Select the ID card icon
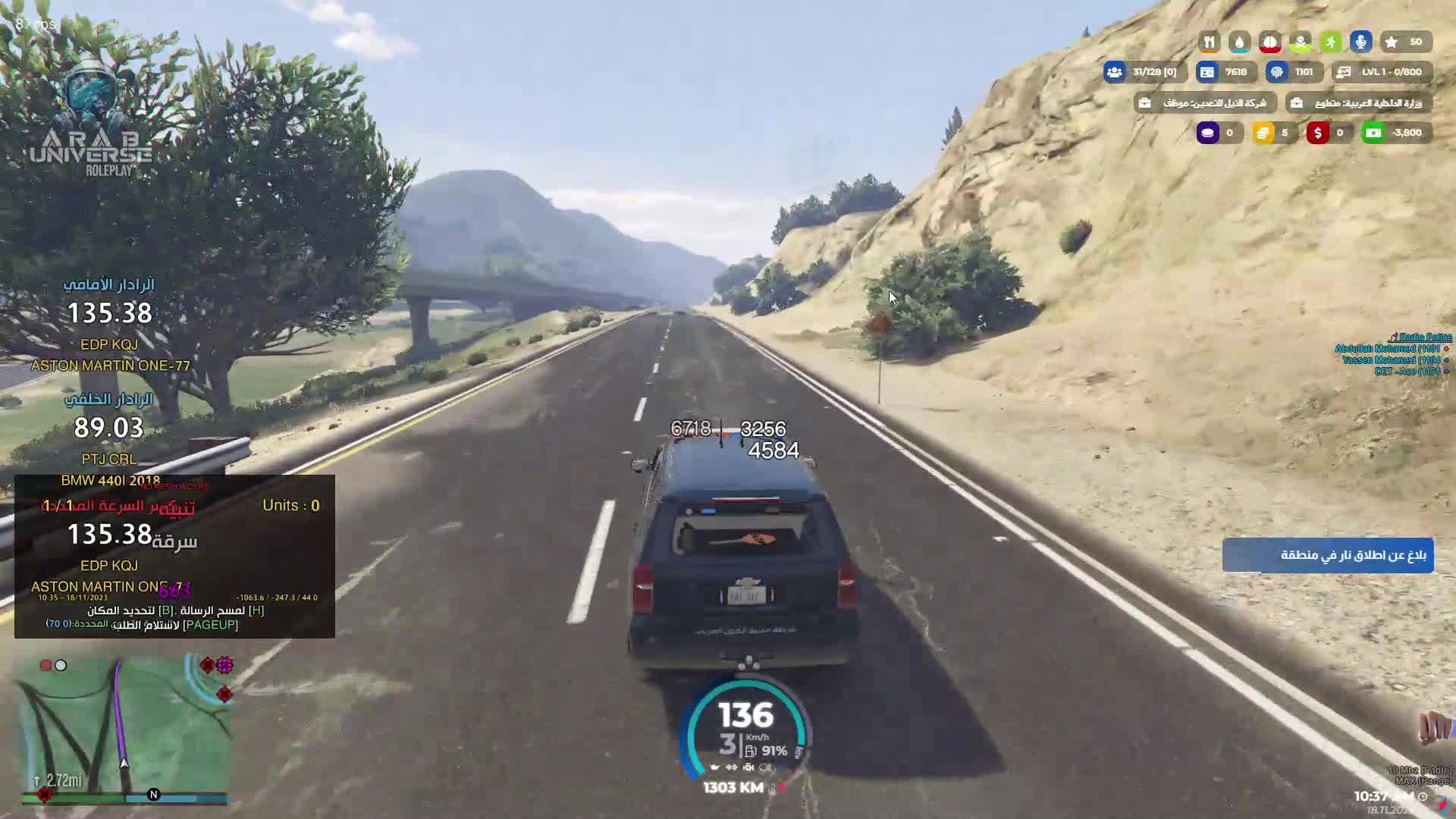 click(x=1207, y=72)
